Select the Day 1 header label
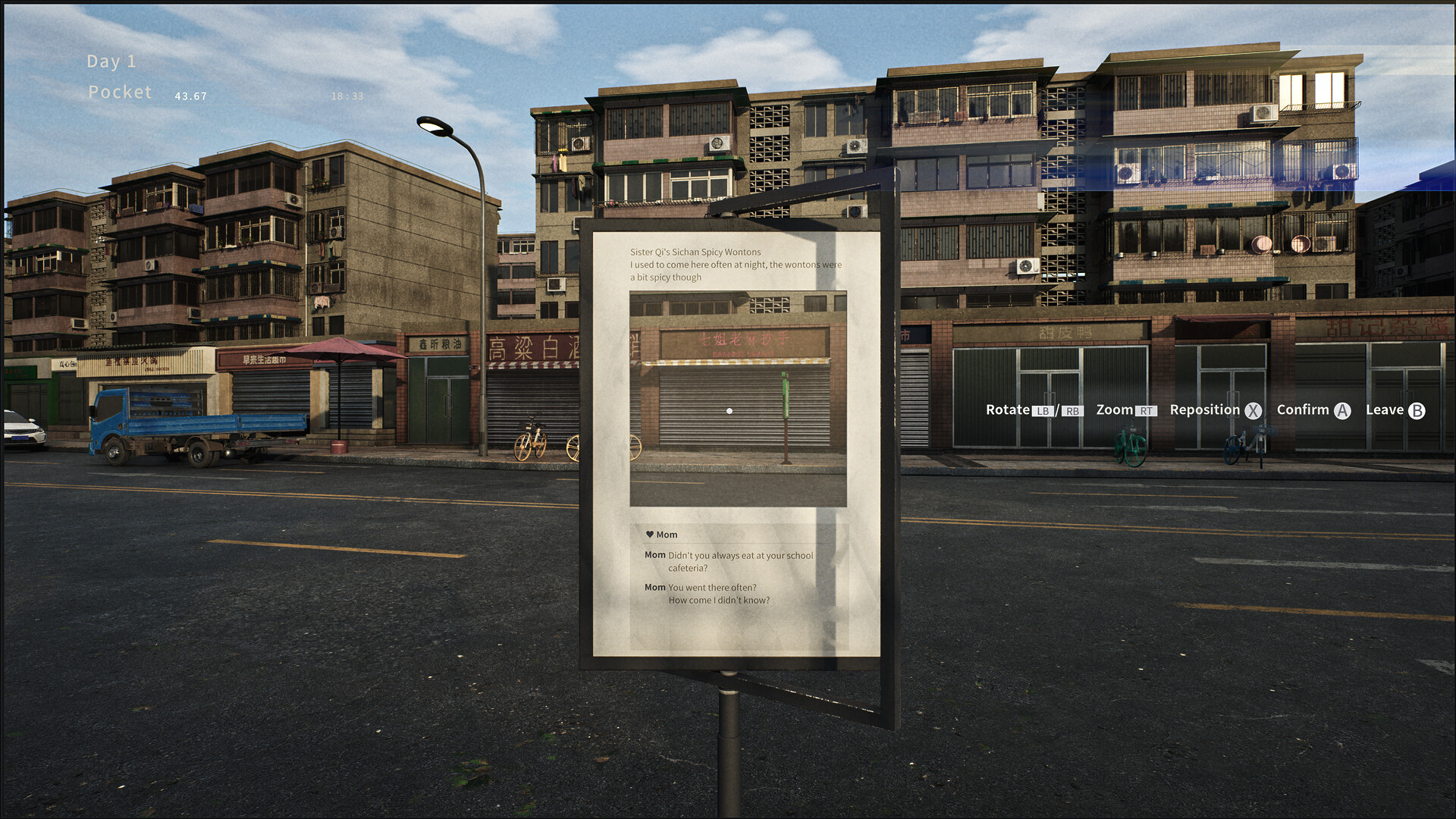Screen dimensions: 1456x819 coord(111,61)
